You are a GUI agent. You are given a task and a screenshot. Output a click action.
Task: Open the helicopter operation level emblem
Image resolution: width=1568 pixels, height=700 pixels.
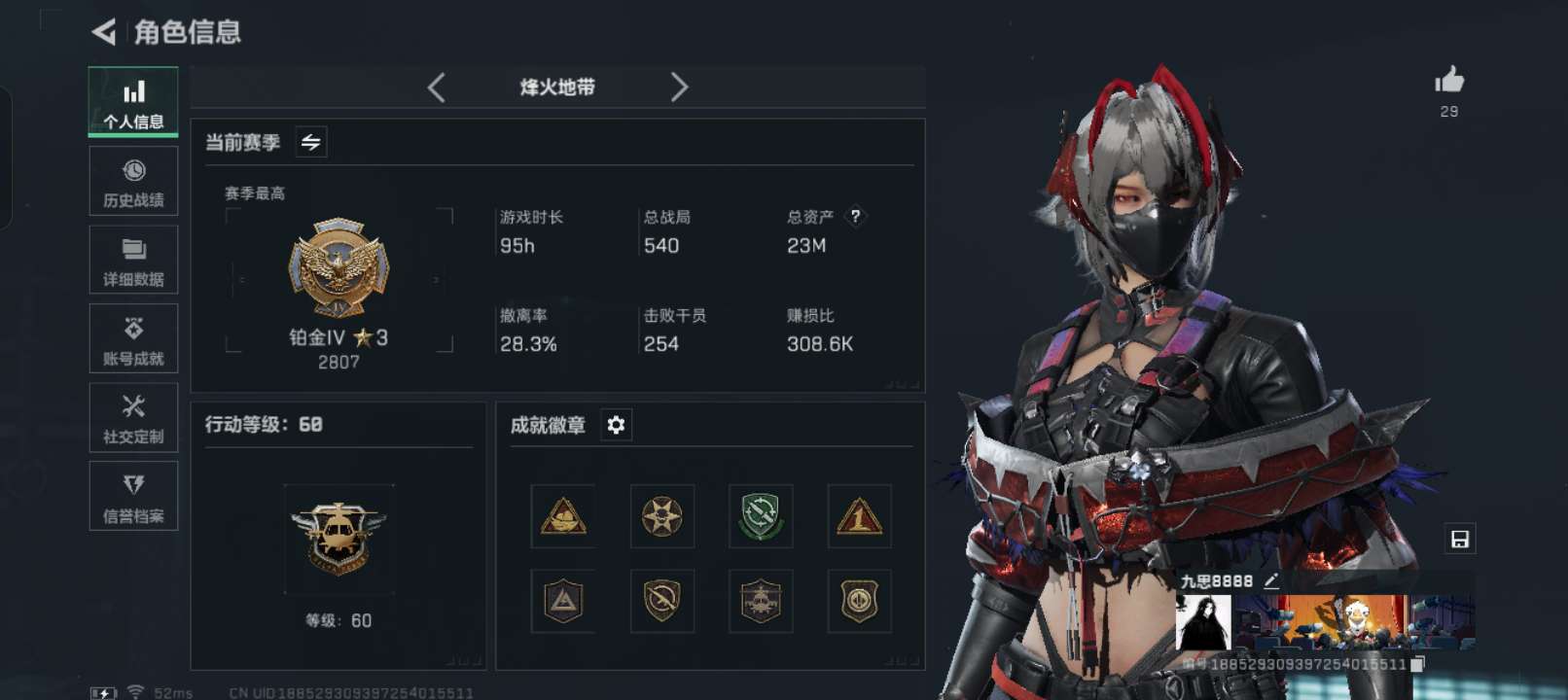coord(339,538)
